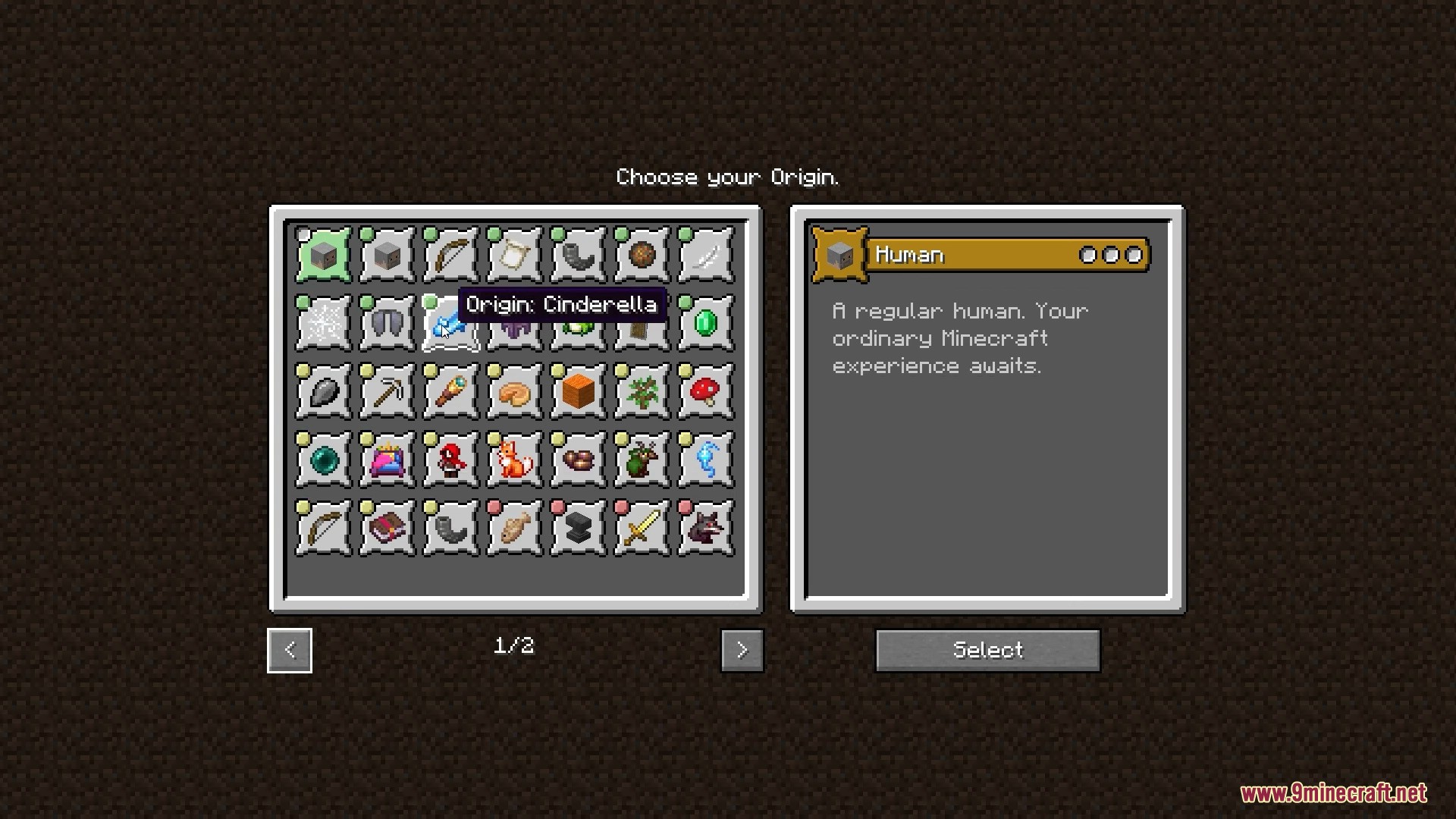Pick the cobweb origin icon
This screenshot has width=1456, height=819.
click(x=323, y=324)
